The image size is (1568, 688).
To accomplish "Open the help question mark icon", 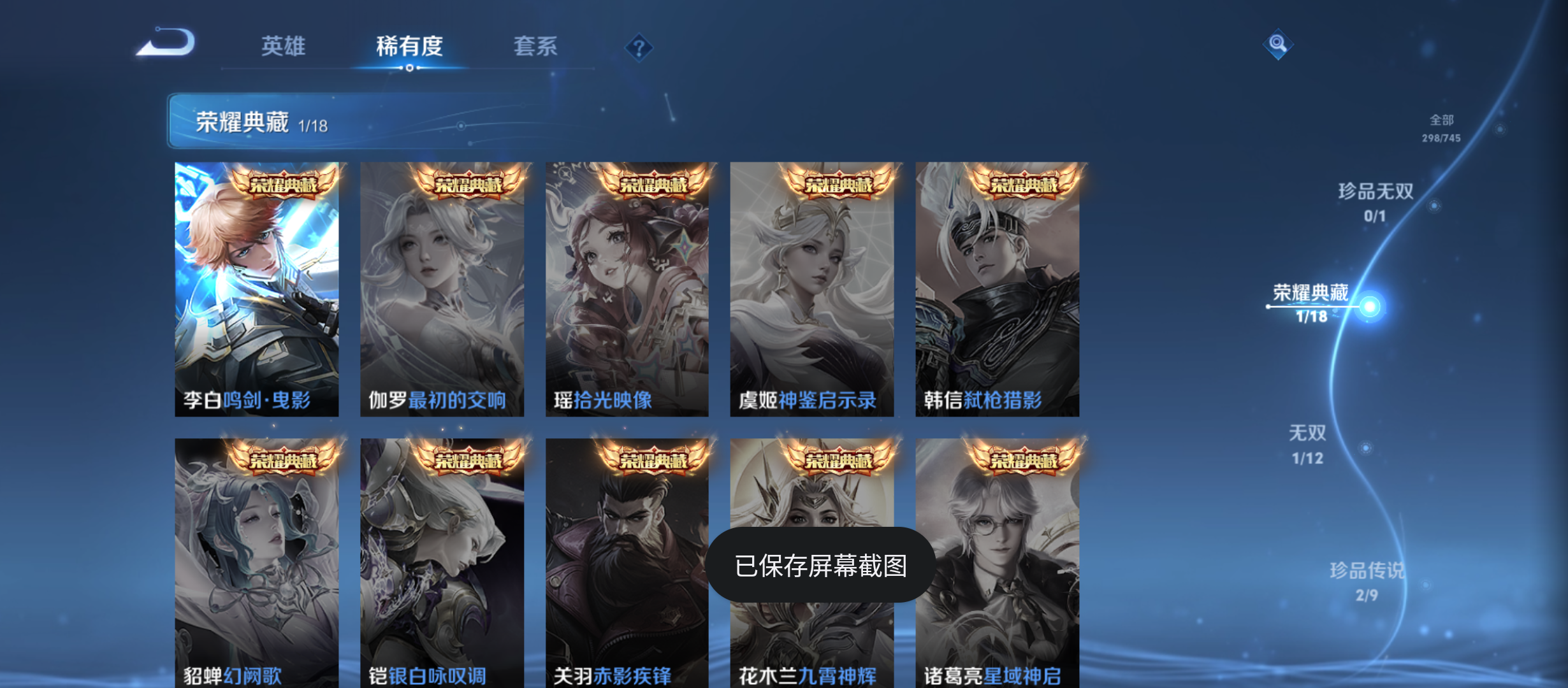I will [x=639, y=47].
